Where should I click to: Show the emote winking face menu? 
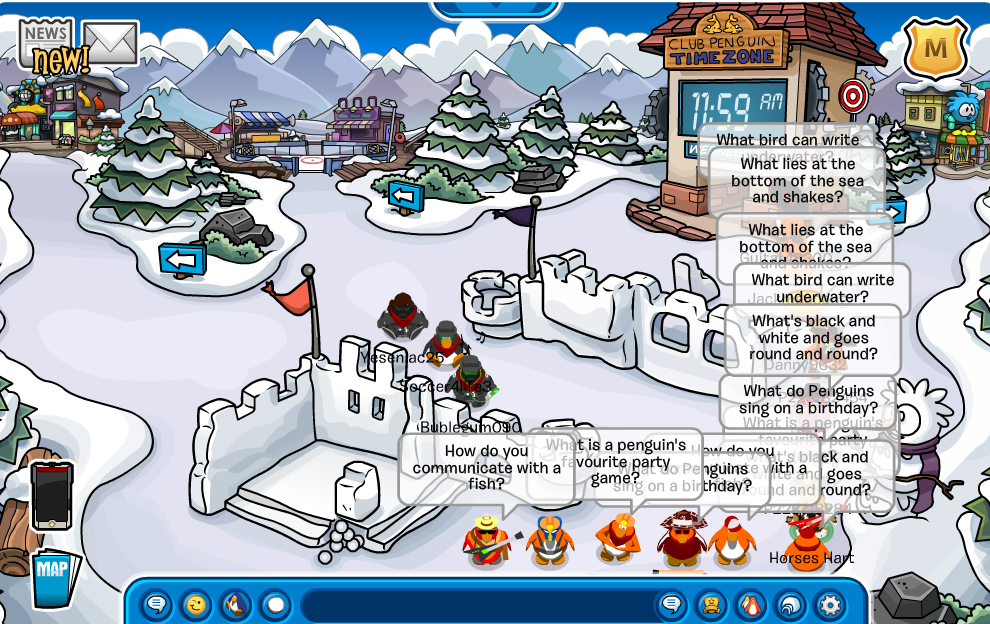[x=196, y=605]
